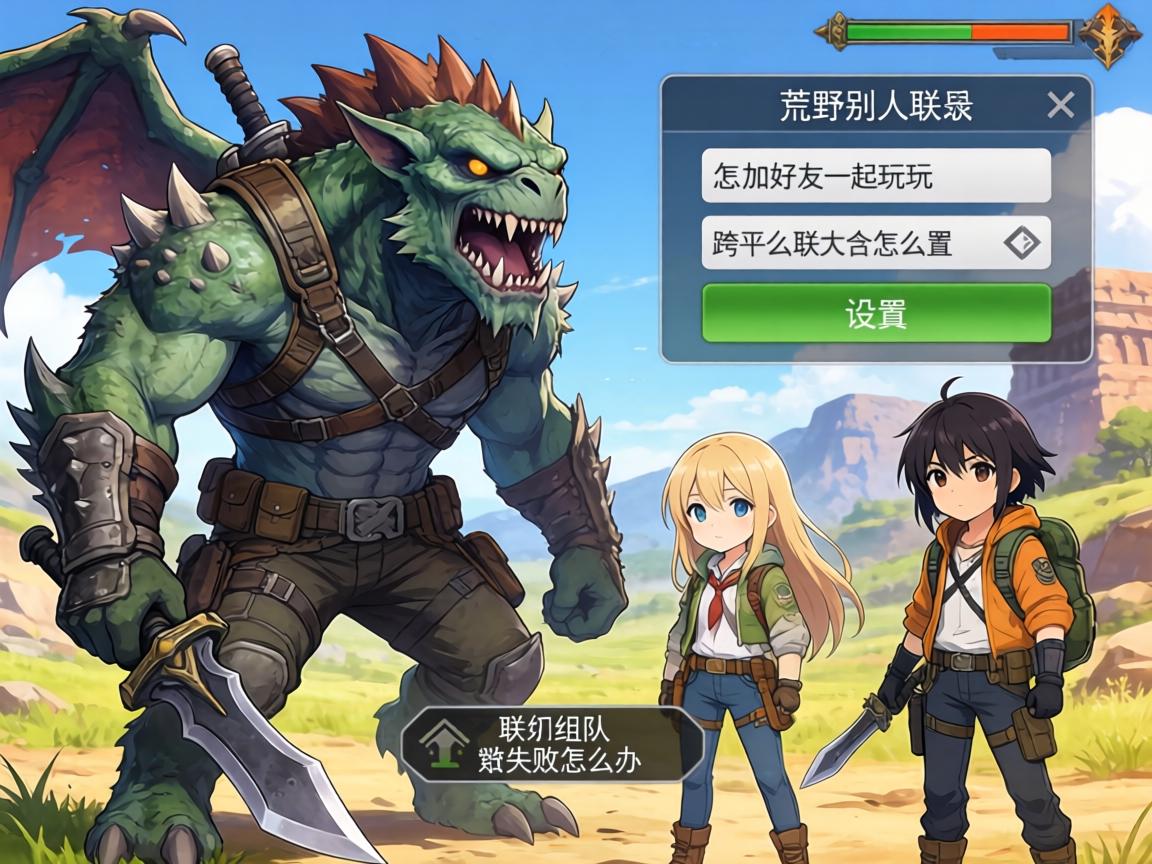The height and width of the screenshot is (864, 1152).
Task: Click the green 设置 button
Action: 875,314
